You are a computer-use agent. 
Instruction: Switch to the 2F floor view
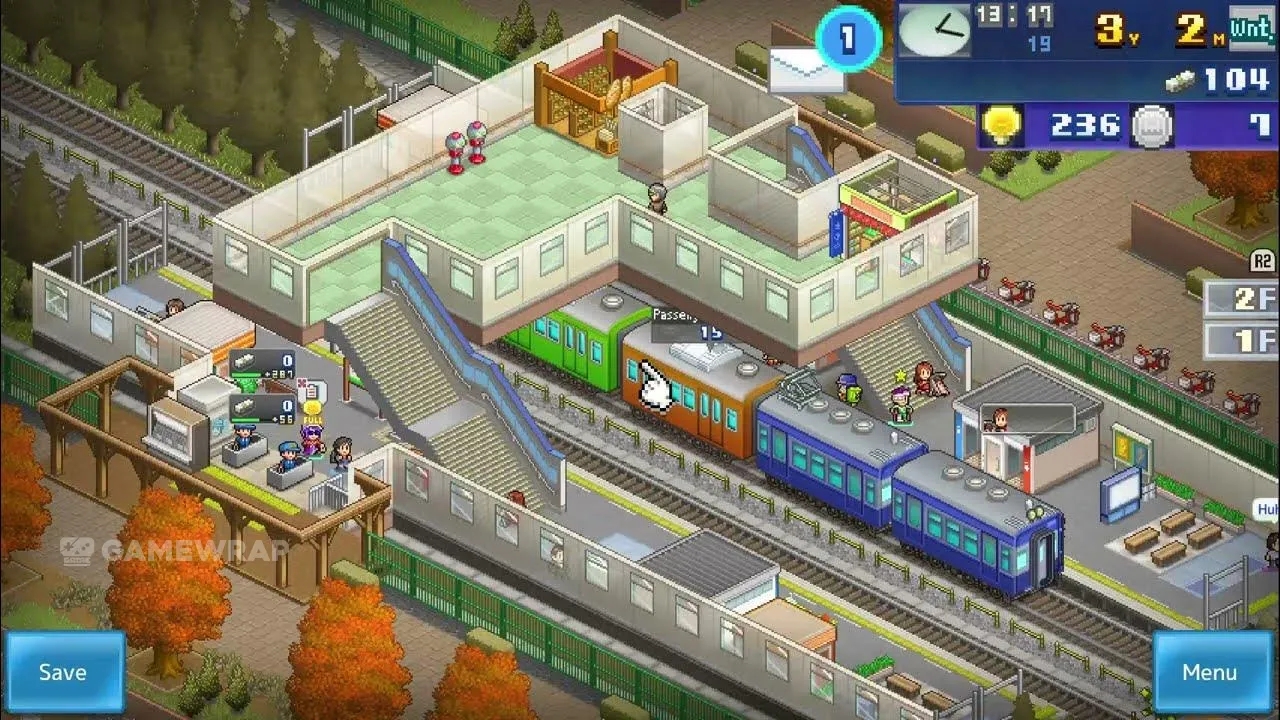tap(1241, 299)
